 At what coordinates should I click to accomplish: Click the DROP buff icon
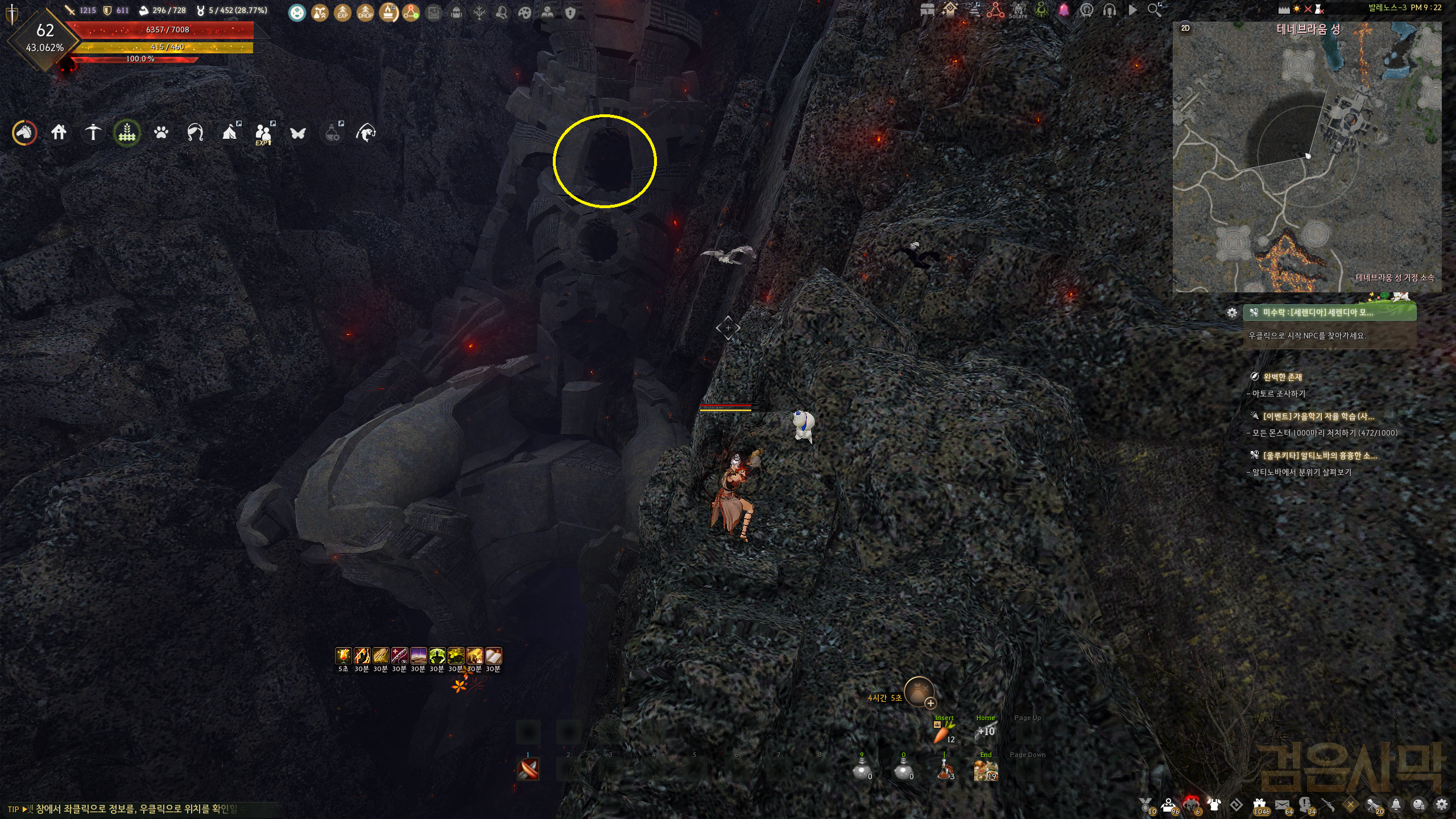(365, 13)
